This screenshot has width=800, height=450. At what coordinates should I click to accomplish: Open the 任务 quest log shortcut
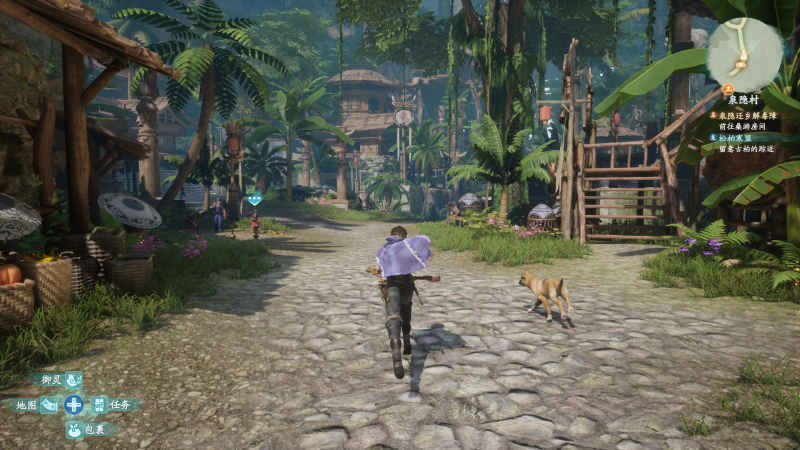pyautogui.click(x=99, y=405)
